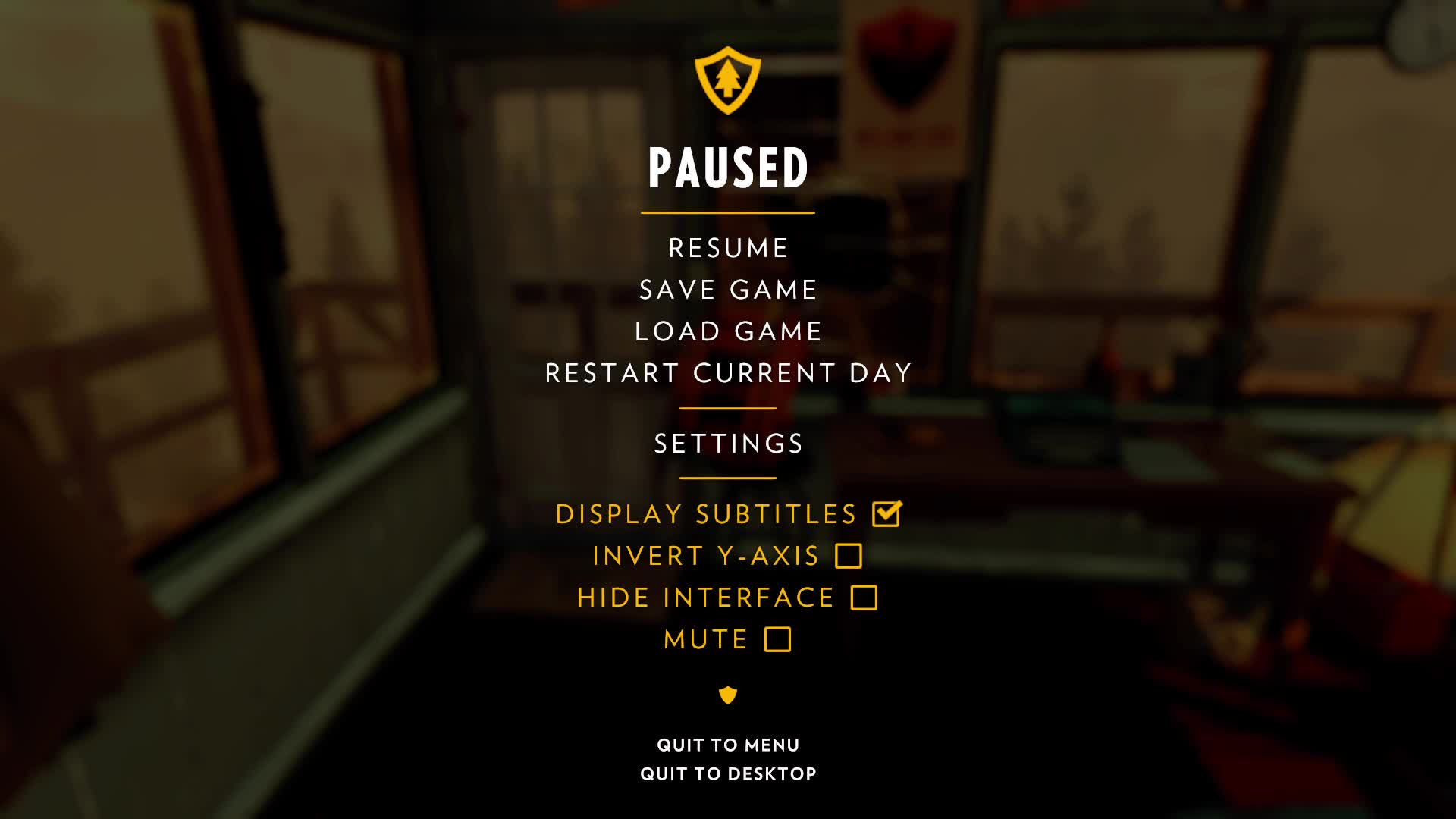
Task: Check the Mute option box
Action: pos(777,639)
